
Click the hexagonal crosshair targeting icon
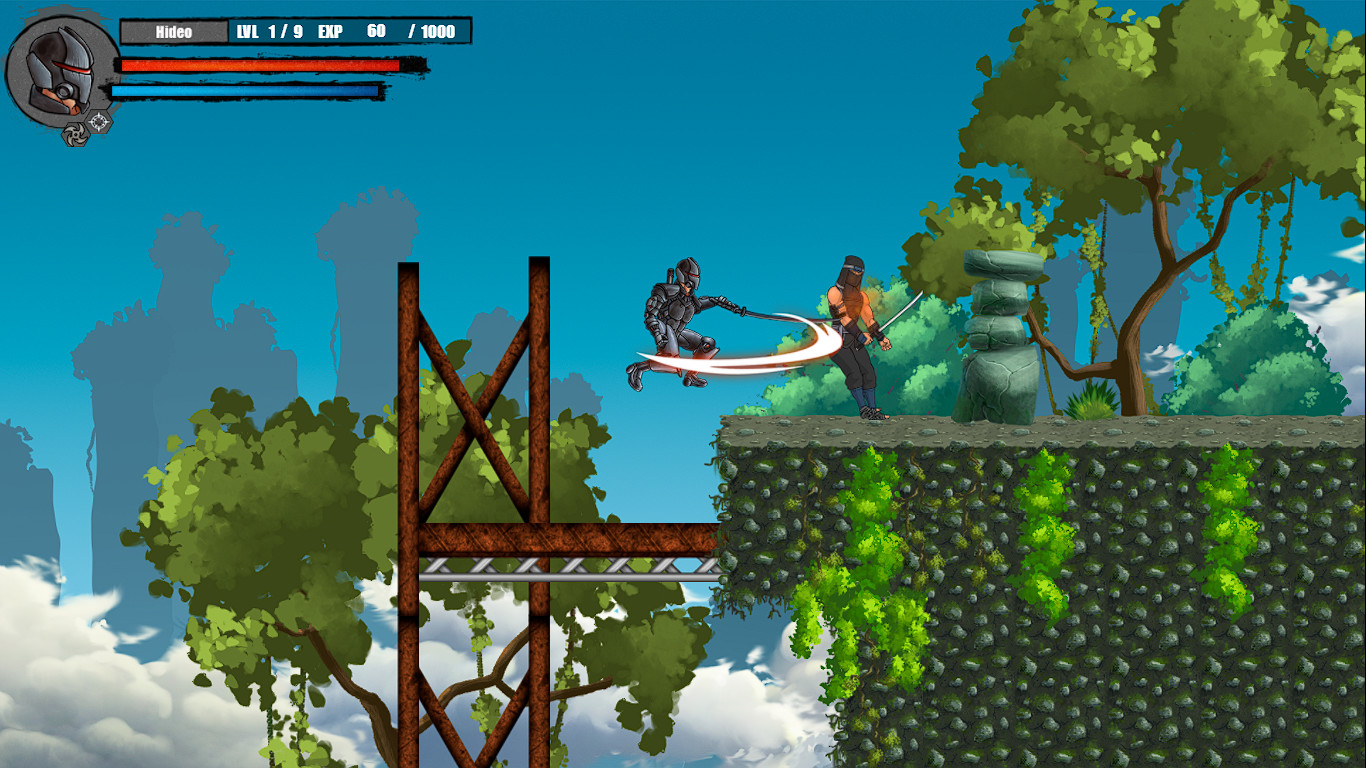pos(99,120)
